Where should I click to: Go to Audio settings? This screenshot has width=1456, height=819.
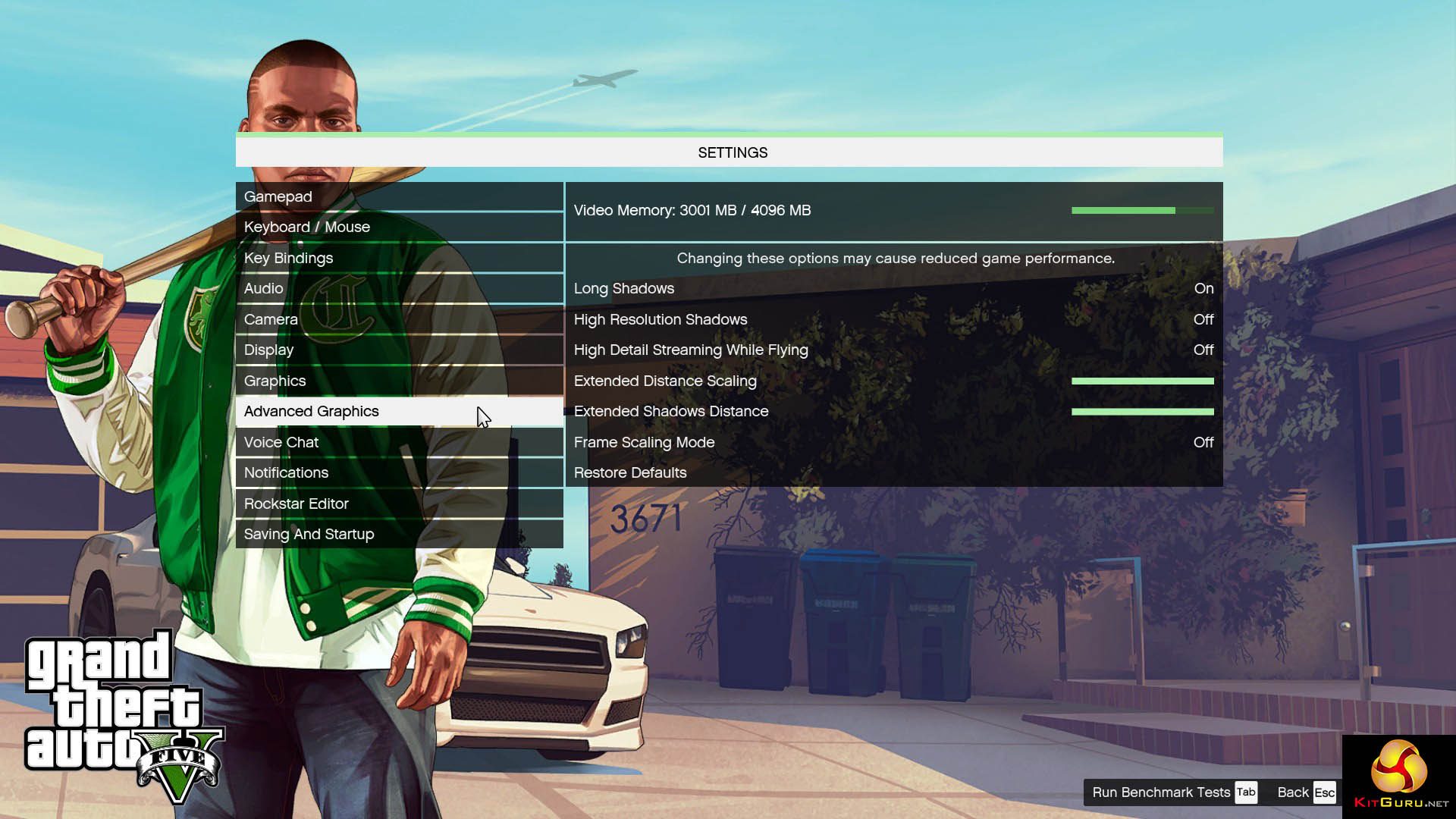pyautogui.click(x=399, y=288)
